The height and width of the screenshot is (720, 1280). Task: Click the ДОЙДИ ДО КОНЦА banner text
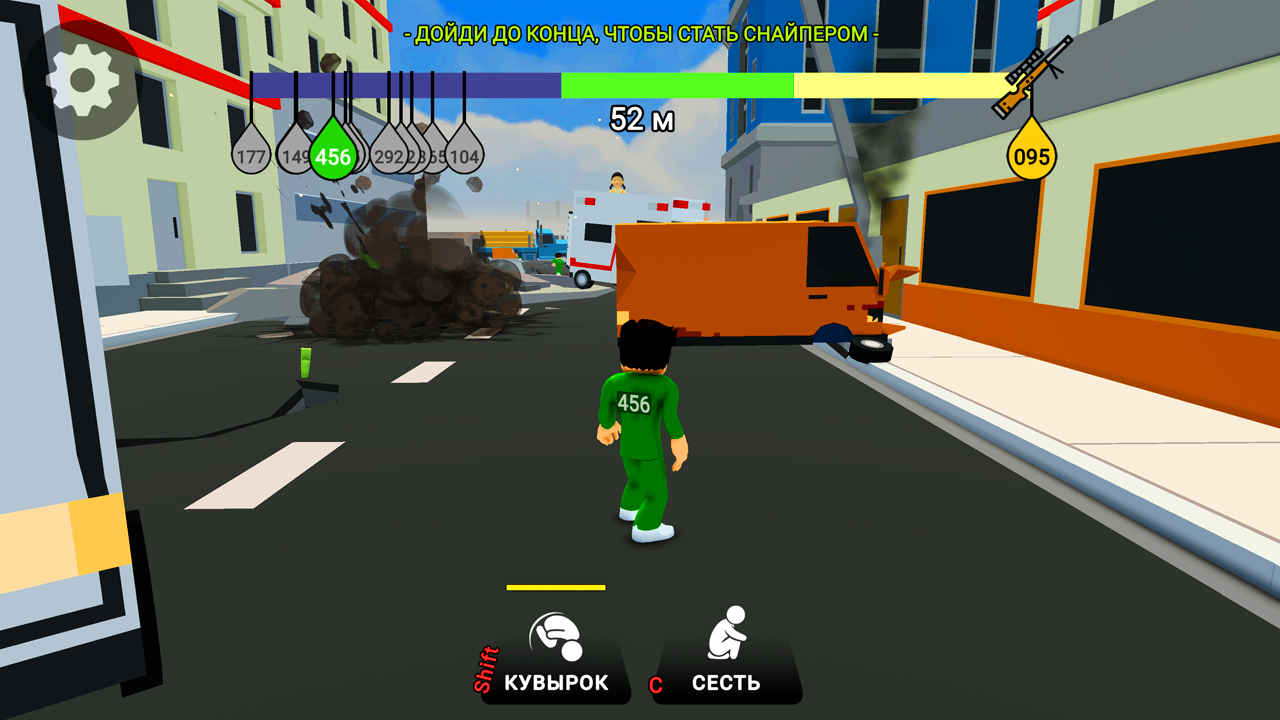640,32
